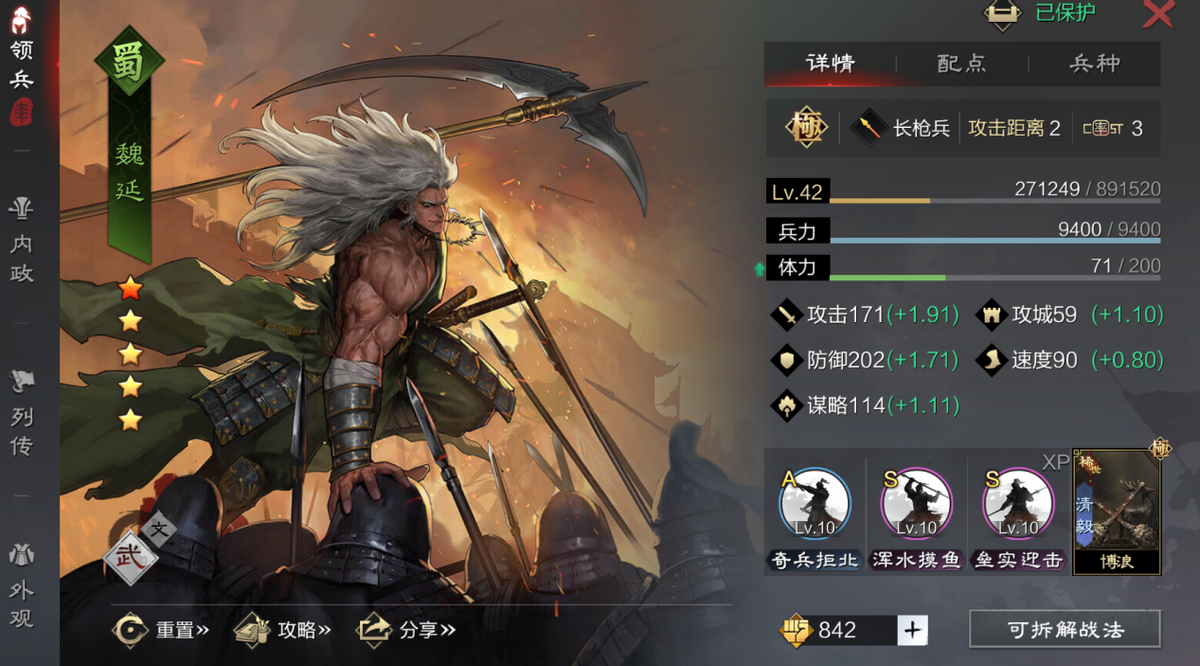This screenshot has width=1200, height=666.
Task: Close the hero detail panel
Action: tap(1158, 14)
